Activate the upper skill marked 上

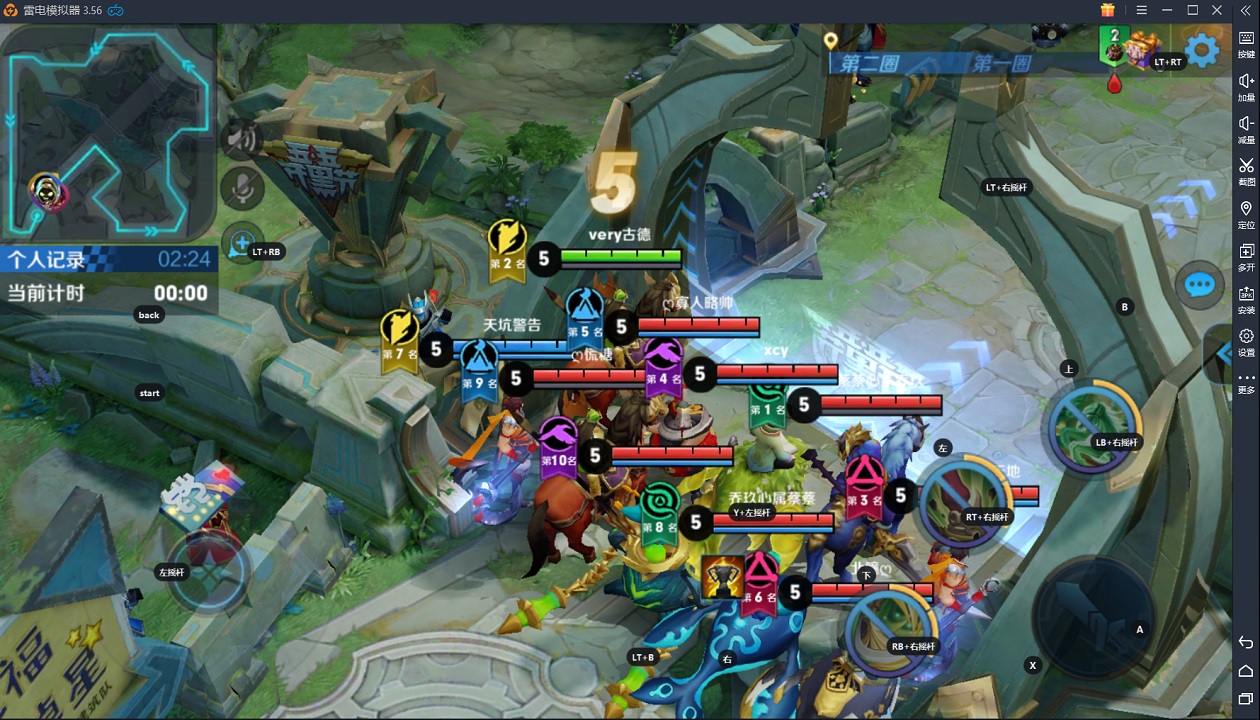coord(1094,425)
